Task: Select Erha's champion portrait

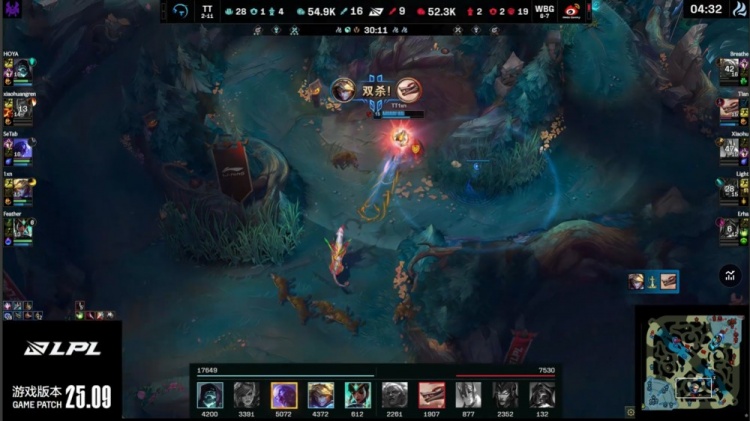Action: tap(729, 229)
